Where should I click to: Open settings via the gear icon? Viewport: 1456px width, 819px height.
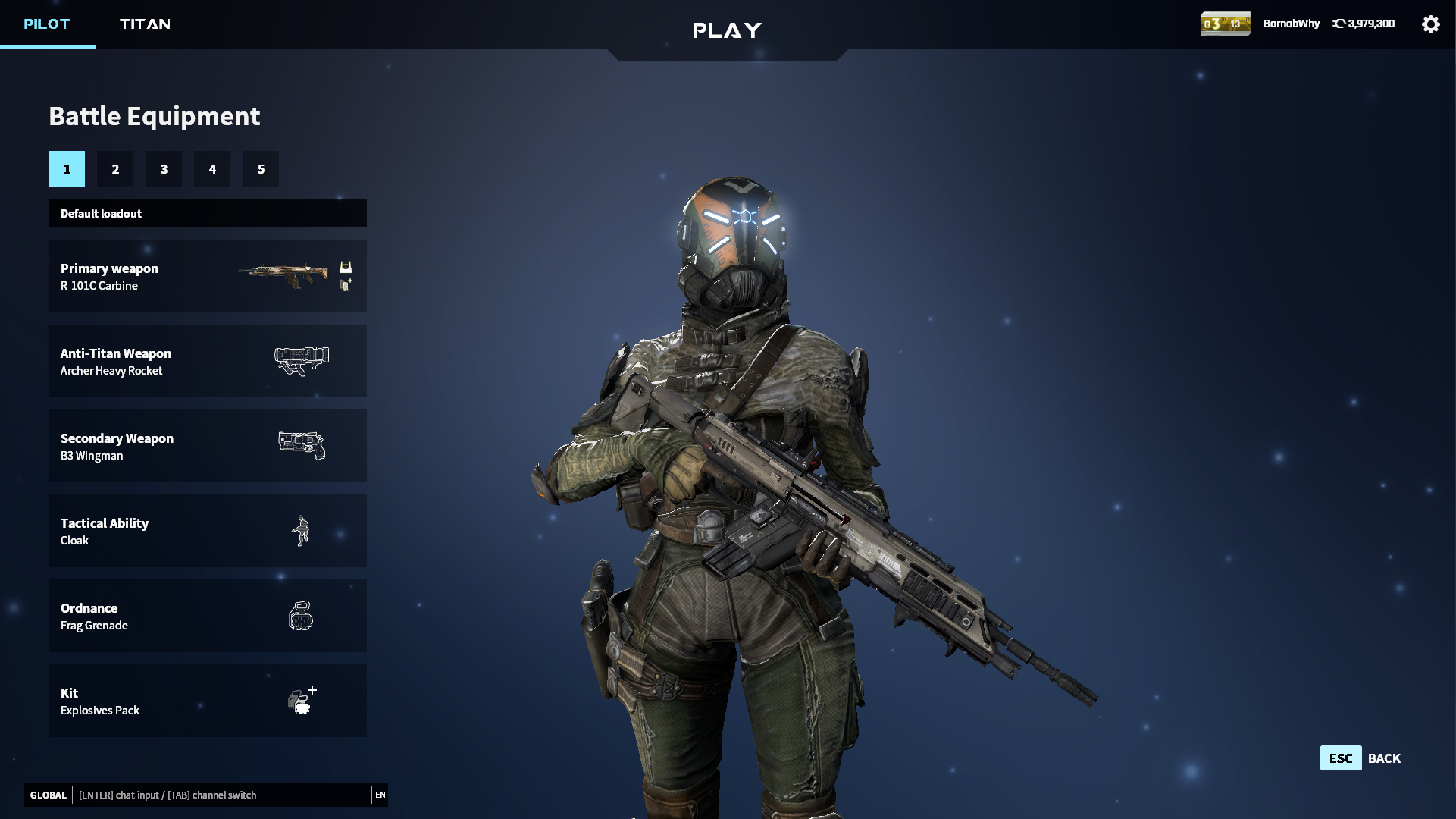(1430, 24)
